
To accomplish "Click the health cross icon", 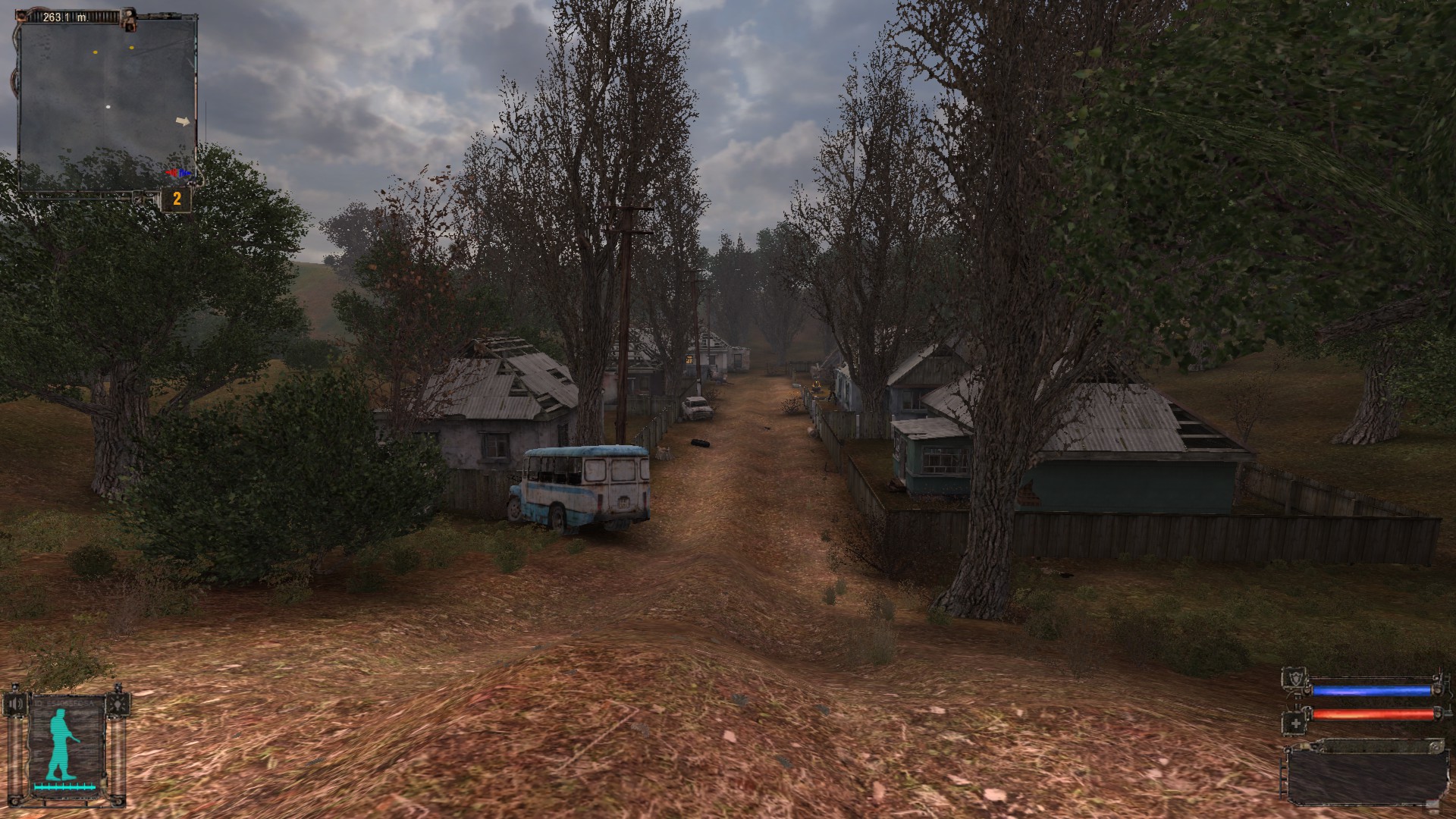I will [x=1295, y=724].
